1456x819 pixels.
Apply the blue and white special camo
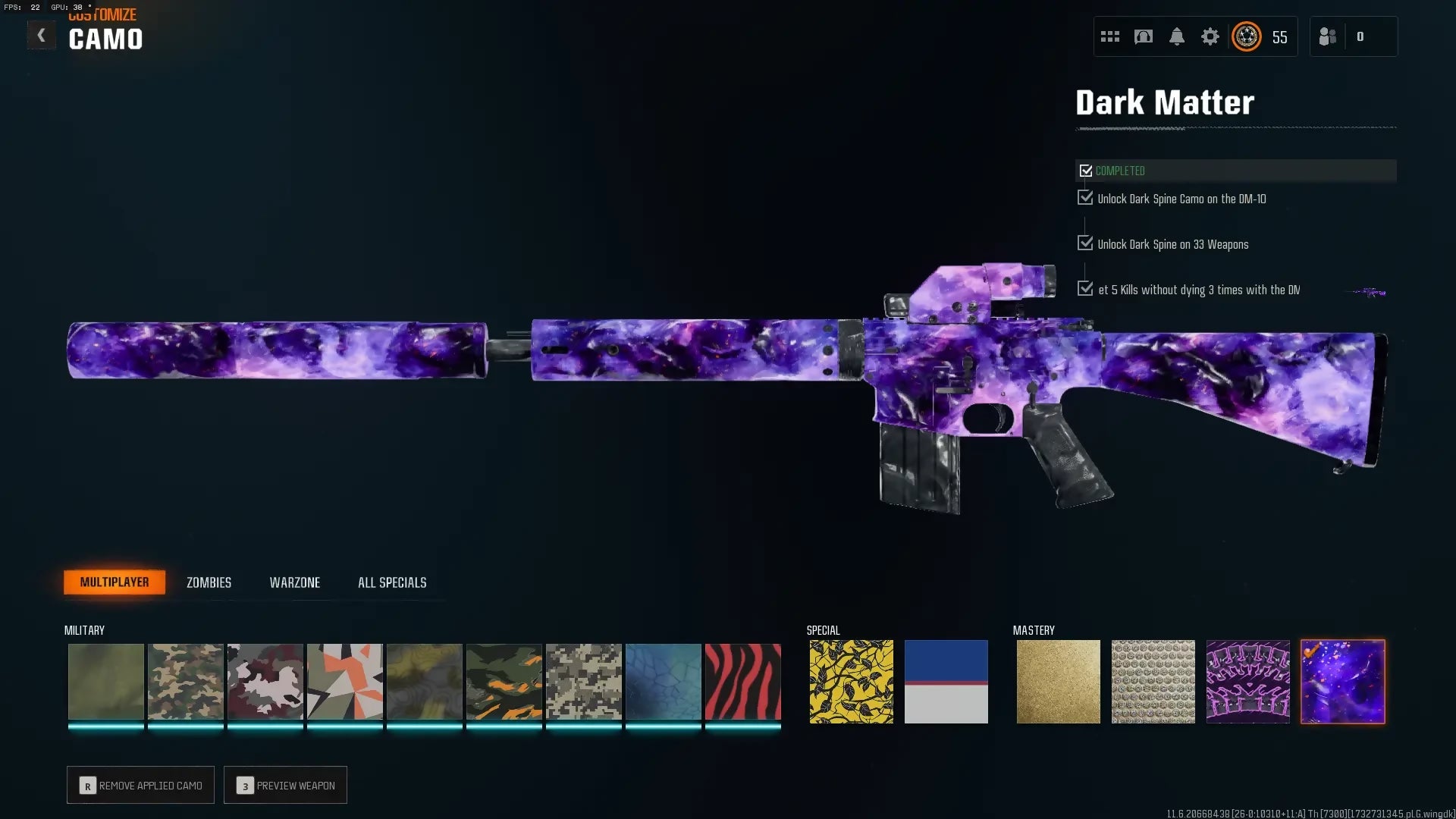click(x=946, y=682)
